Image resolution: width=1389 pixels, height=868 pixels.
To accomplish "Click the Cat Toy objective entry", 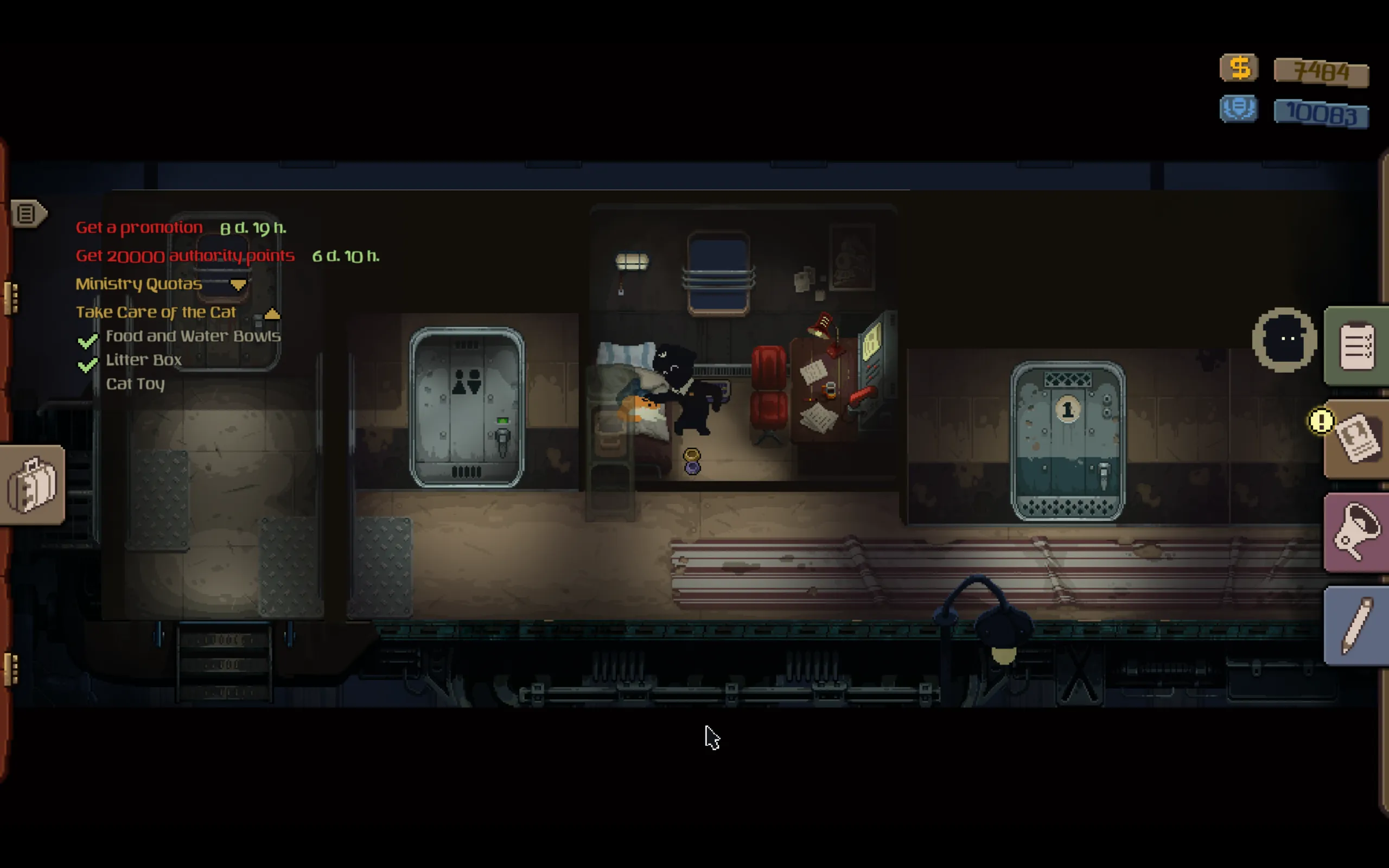I will click(136, 384).
